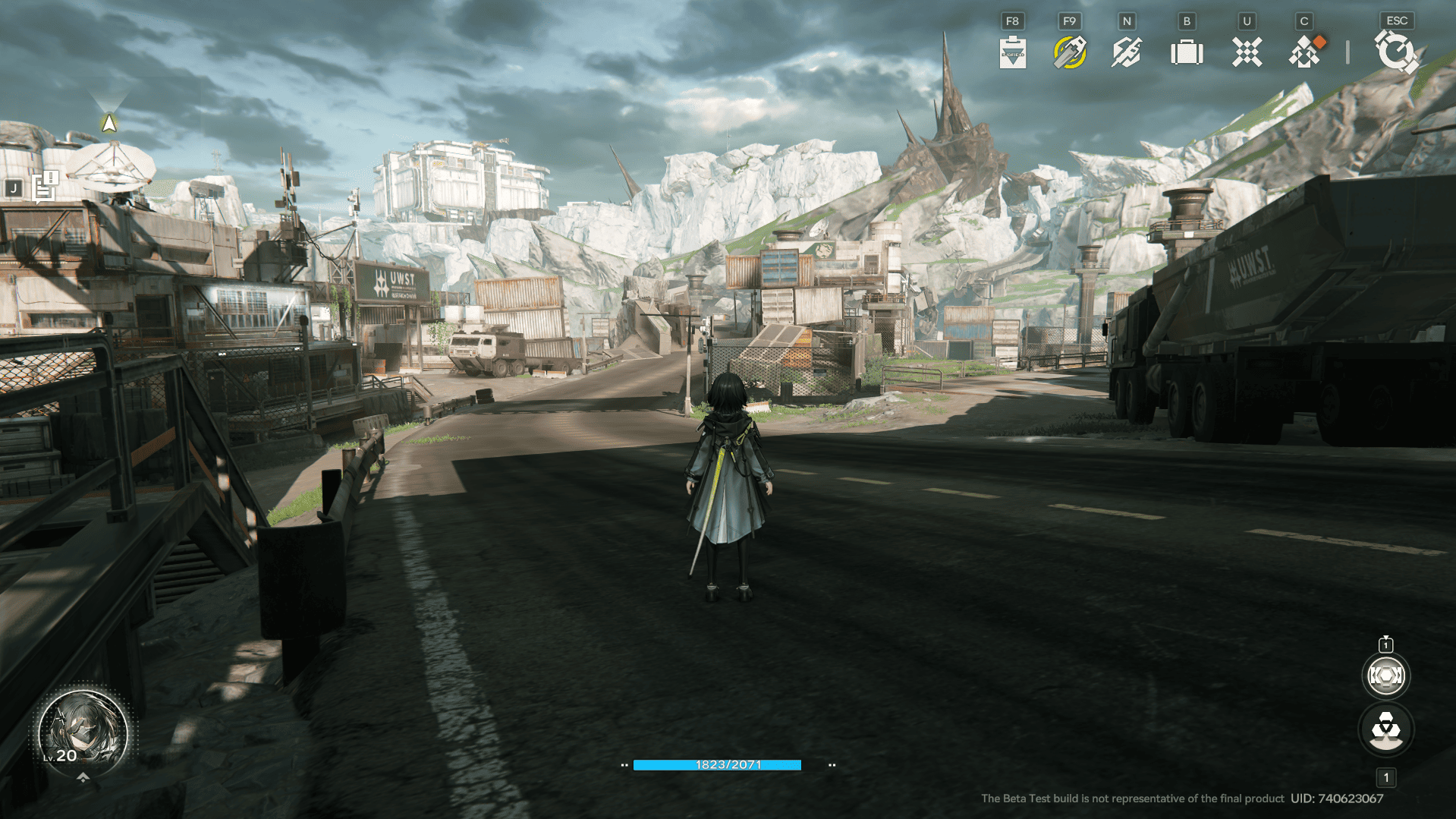This screenshot has width=1456, height=819.
Task: Open the lightning bolt cube icon
Action: point(1127,52)
